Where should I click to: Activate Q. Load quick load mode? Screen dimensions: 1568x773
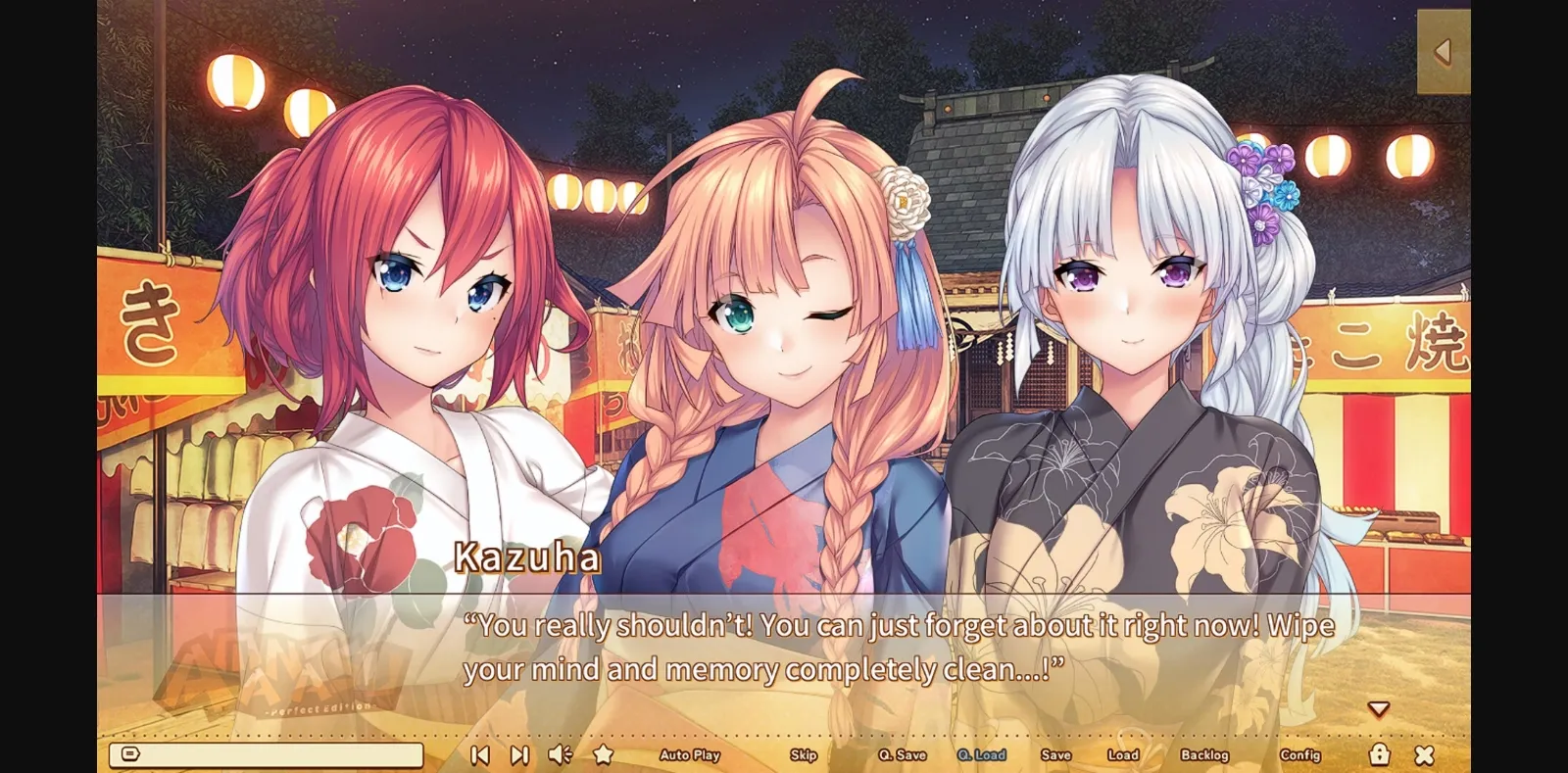click(x=980, y=755)
